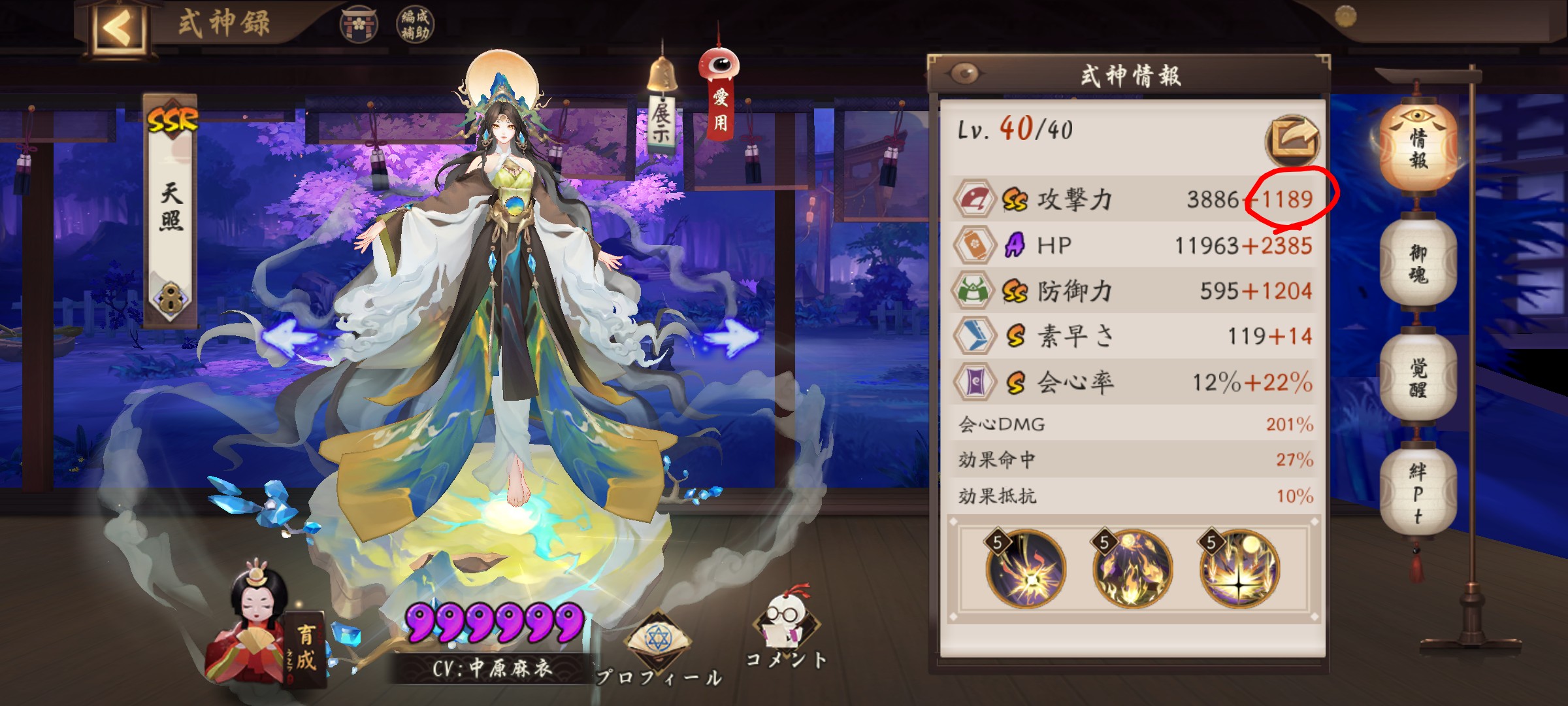Toggle the 愛用 favorite charm
The image size is (1568, 706).
click(720, 98)
